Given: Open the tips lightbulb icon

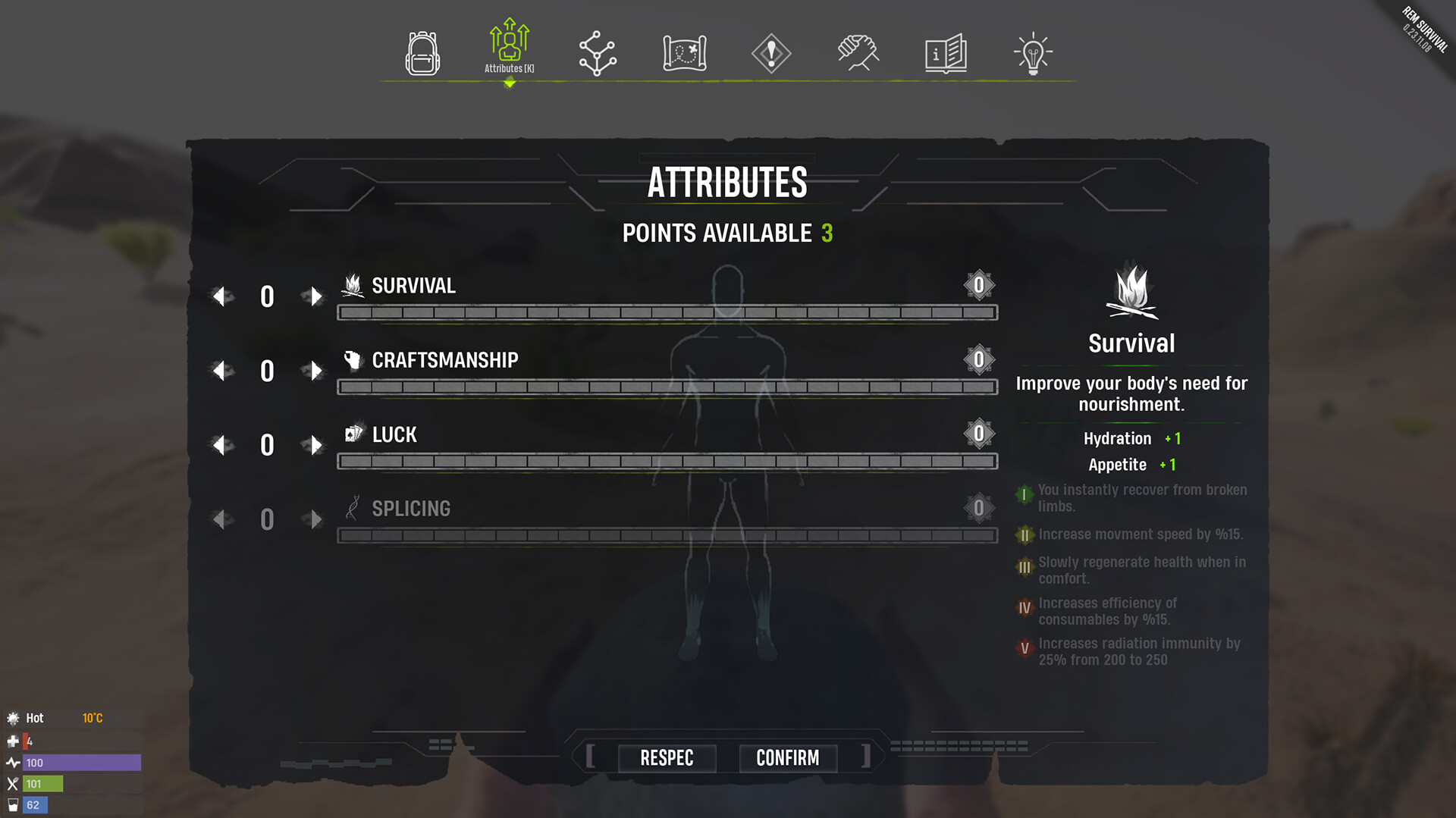Looking at the screenshot, I should 1032,52.
